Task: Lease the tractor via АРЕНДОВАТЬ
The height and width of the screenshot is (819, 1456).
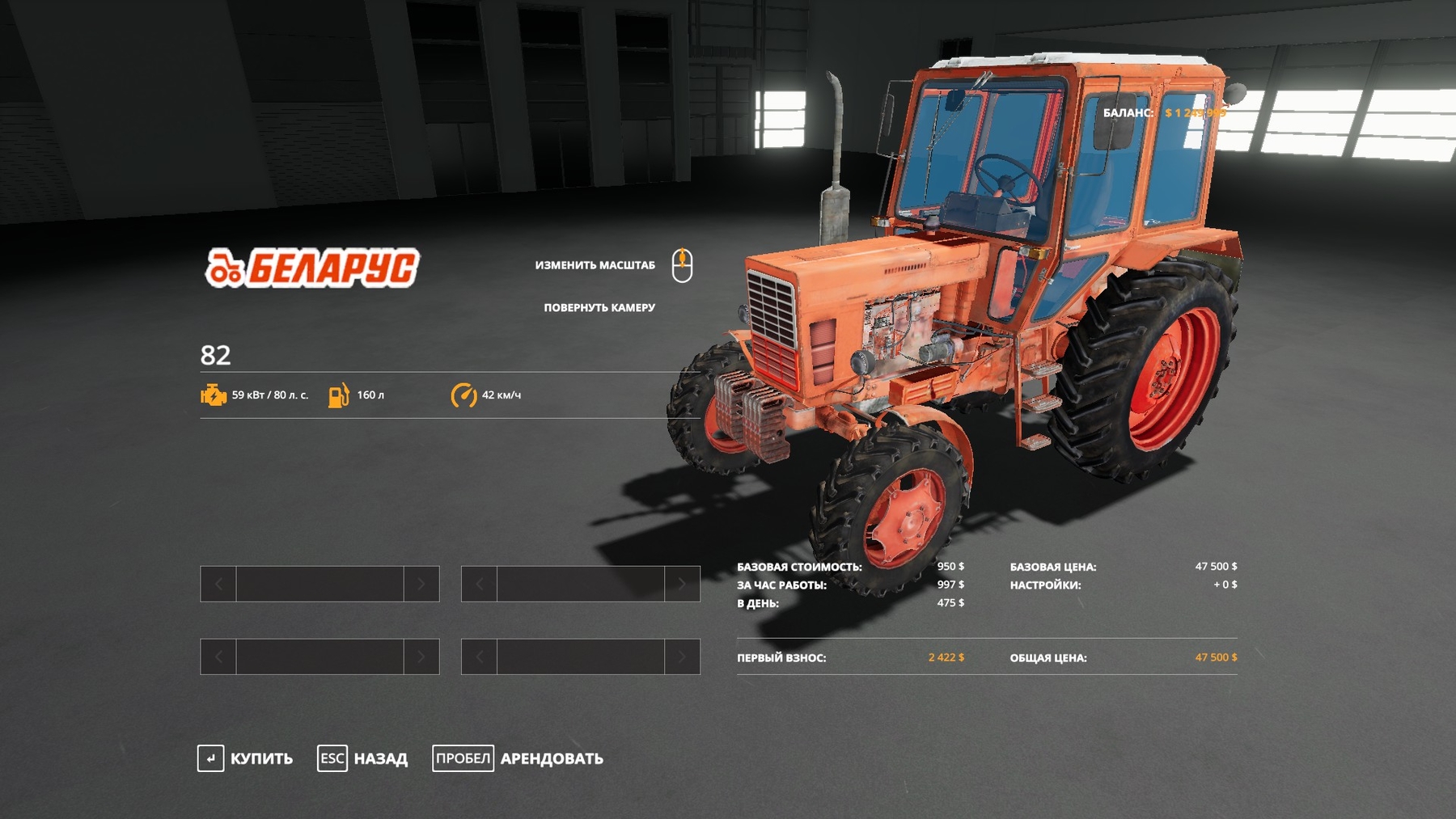Action: coord(518,758)
